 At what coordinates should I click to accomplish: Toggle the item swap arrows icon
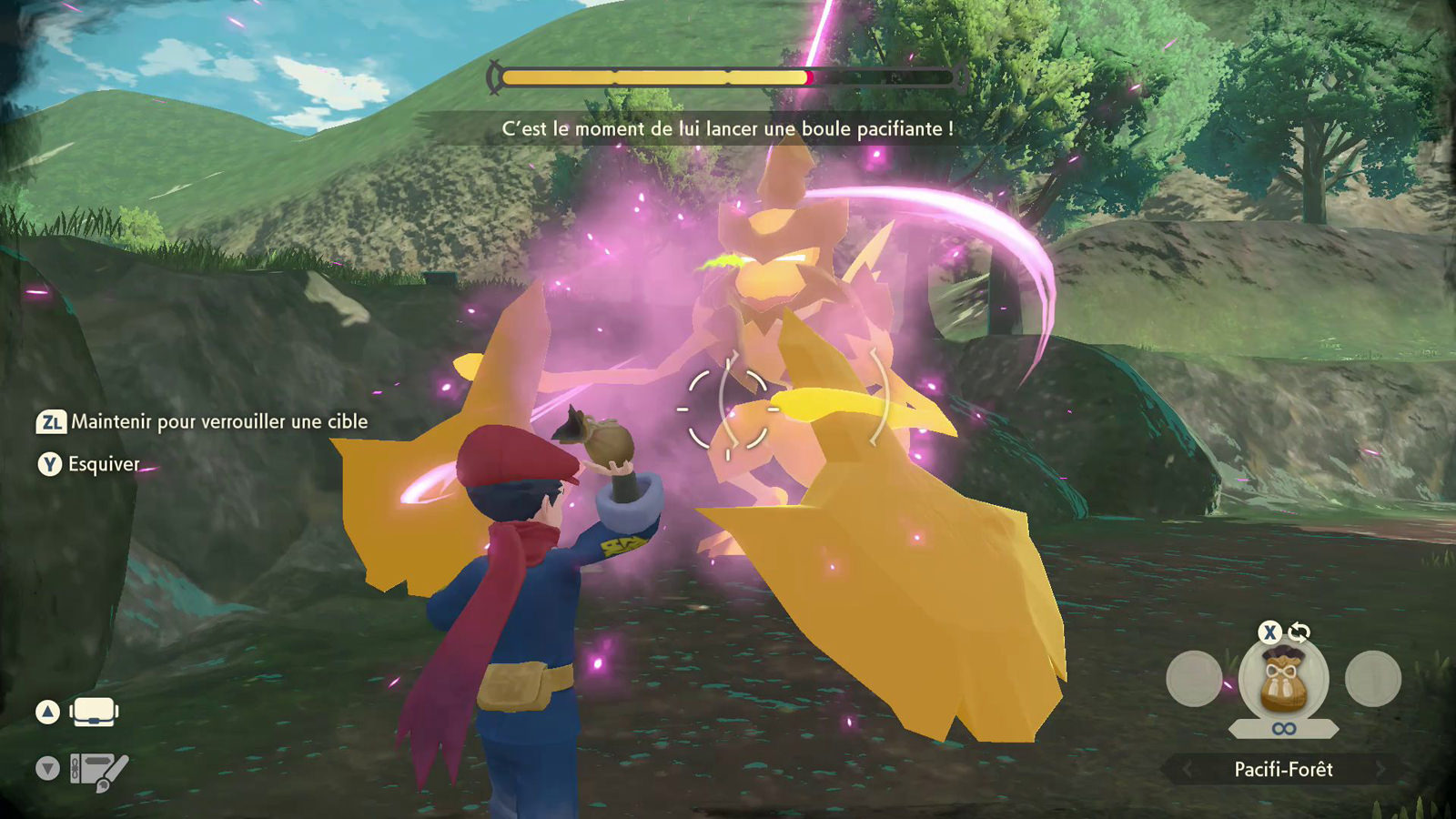click(1299, 632)
